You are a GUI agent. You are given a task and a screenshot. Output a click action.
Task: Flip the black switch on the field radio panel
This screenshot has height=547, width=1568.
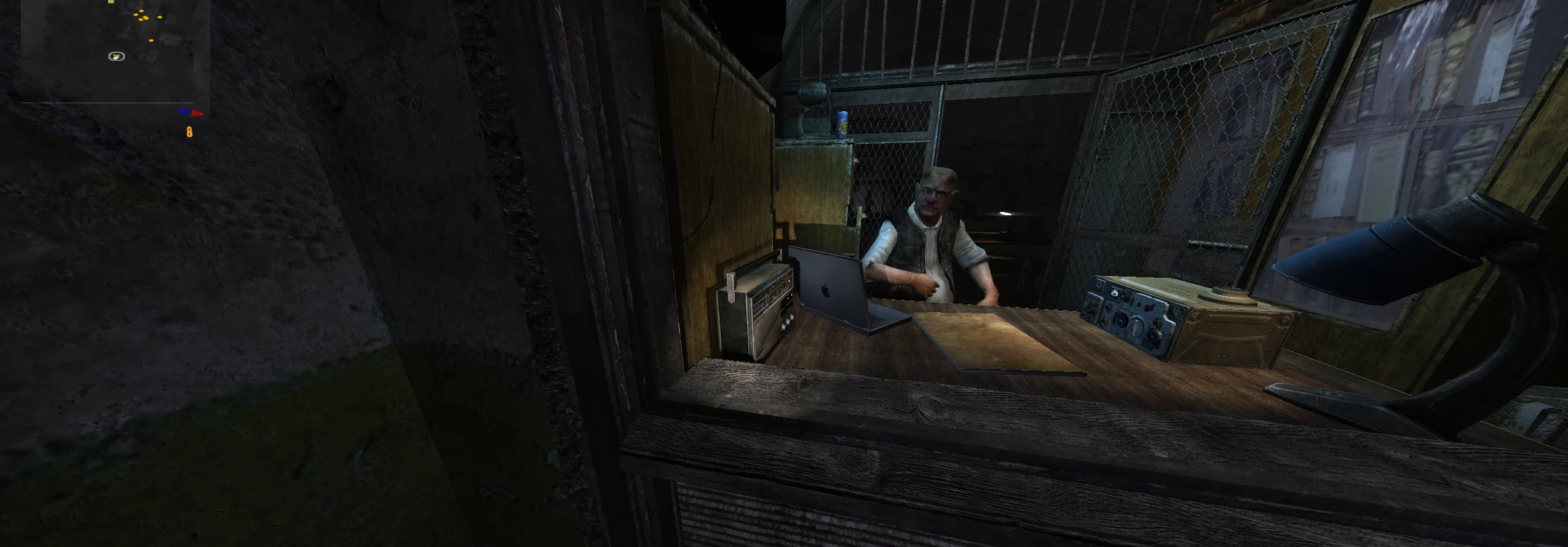click(x=1150, y=307)
